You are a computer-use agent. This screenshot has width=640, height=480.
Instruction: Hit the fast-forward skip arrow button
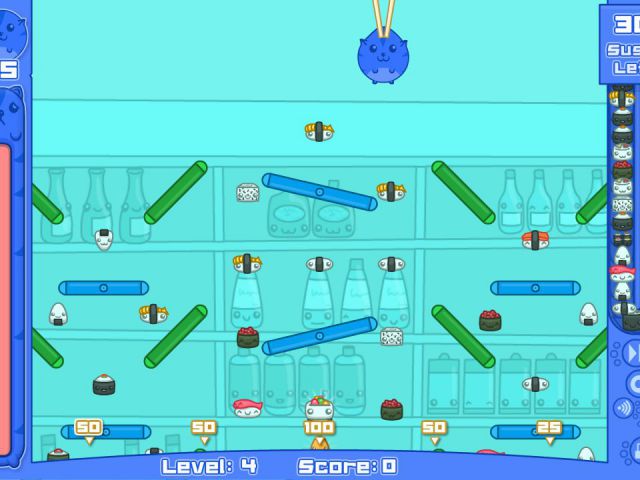point(632,353)
